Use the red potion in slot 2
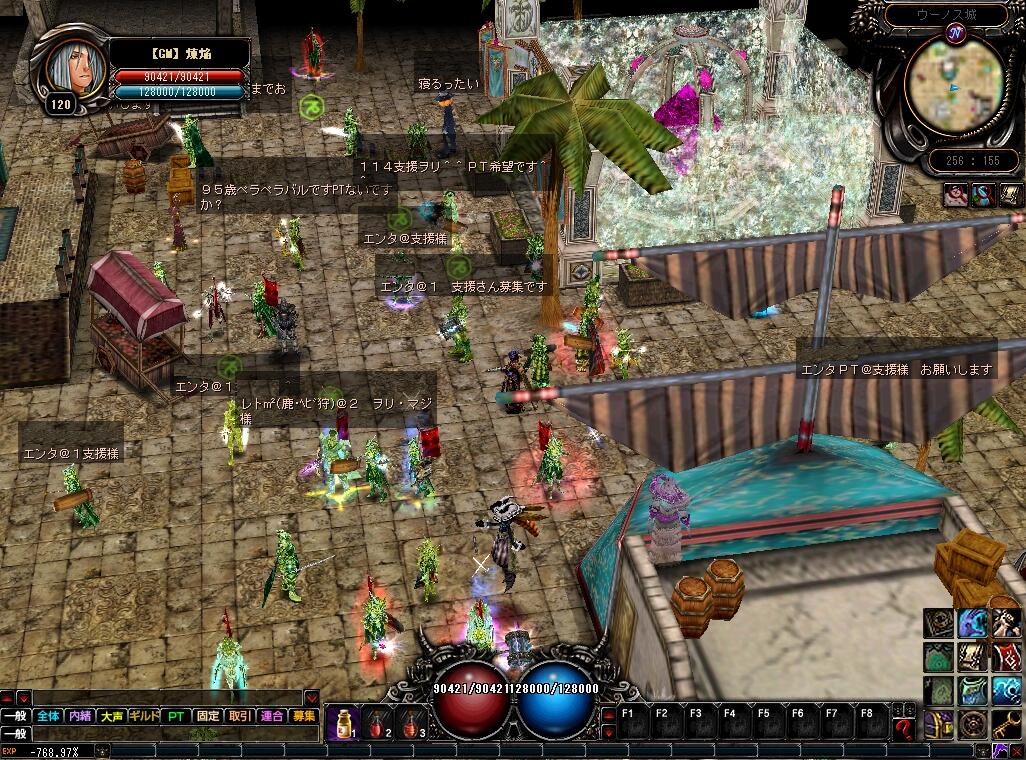Screen dimensions: 1026x760 tap(378, 722)
